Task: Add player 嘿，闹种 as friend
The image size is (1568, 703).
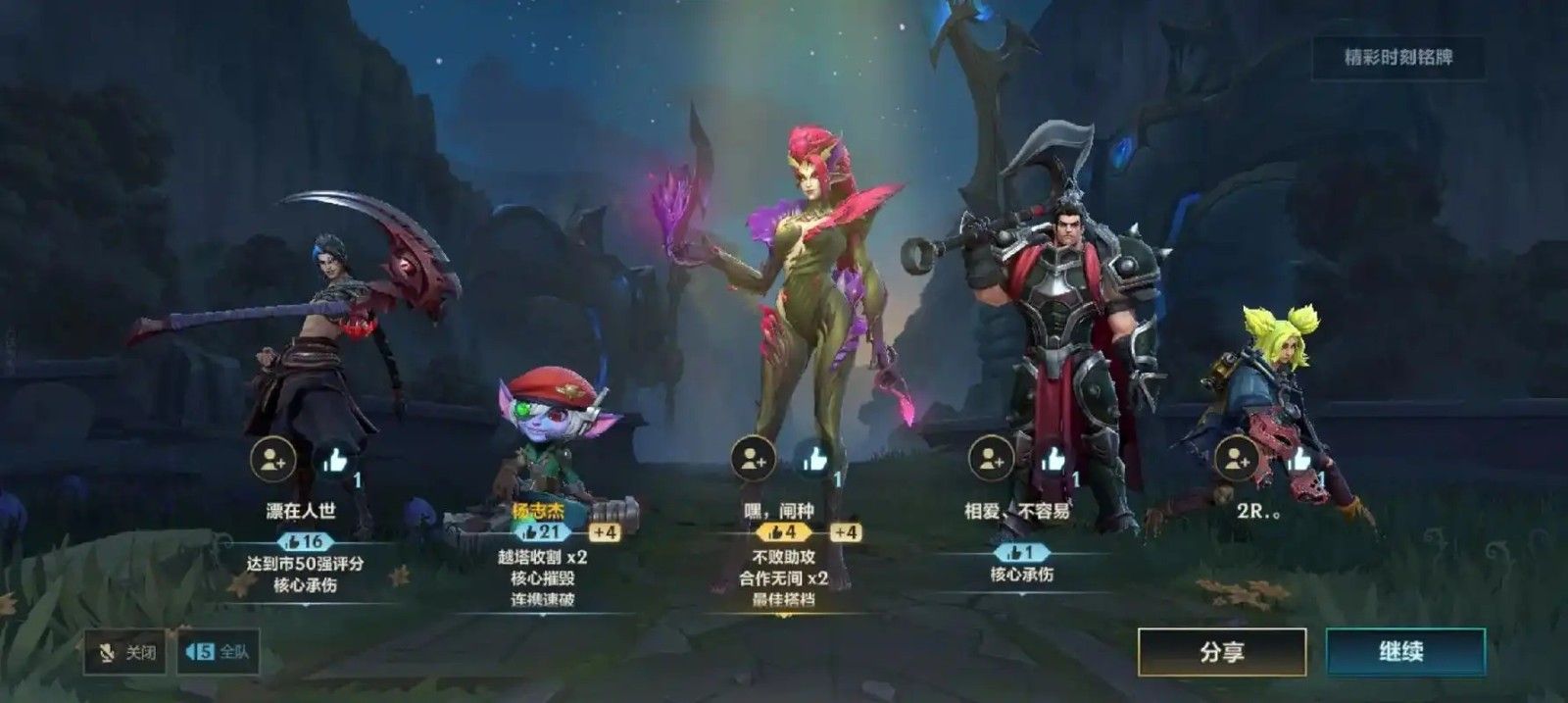Action: tap(754, 459)
